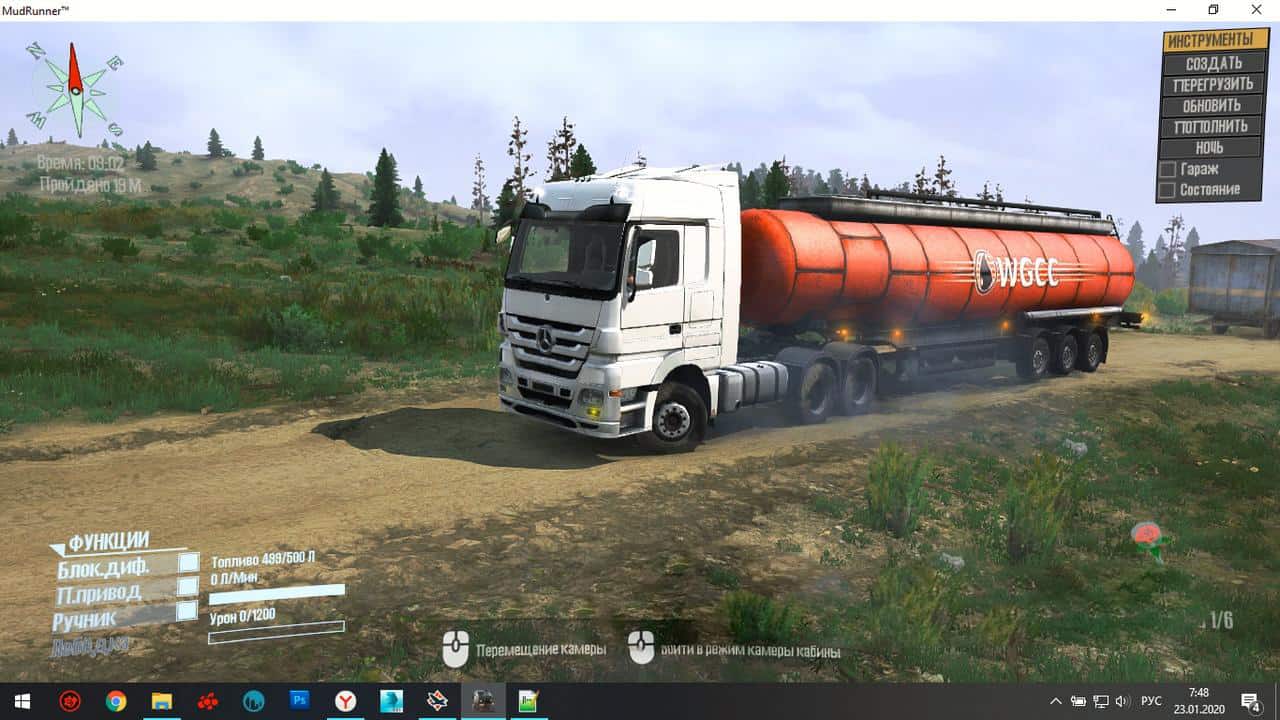Close the MudRunner window

[x=1257, y=10]
